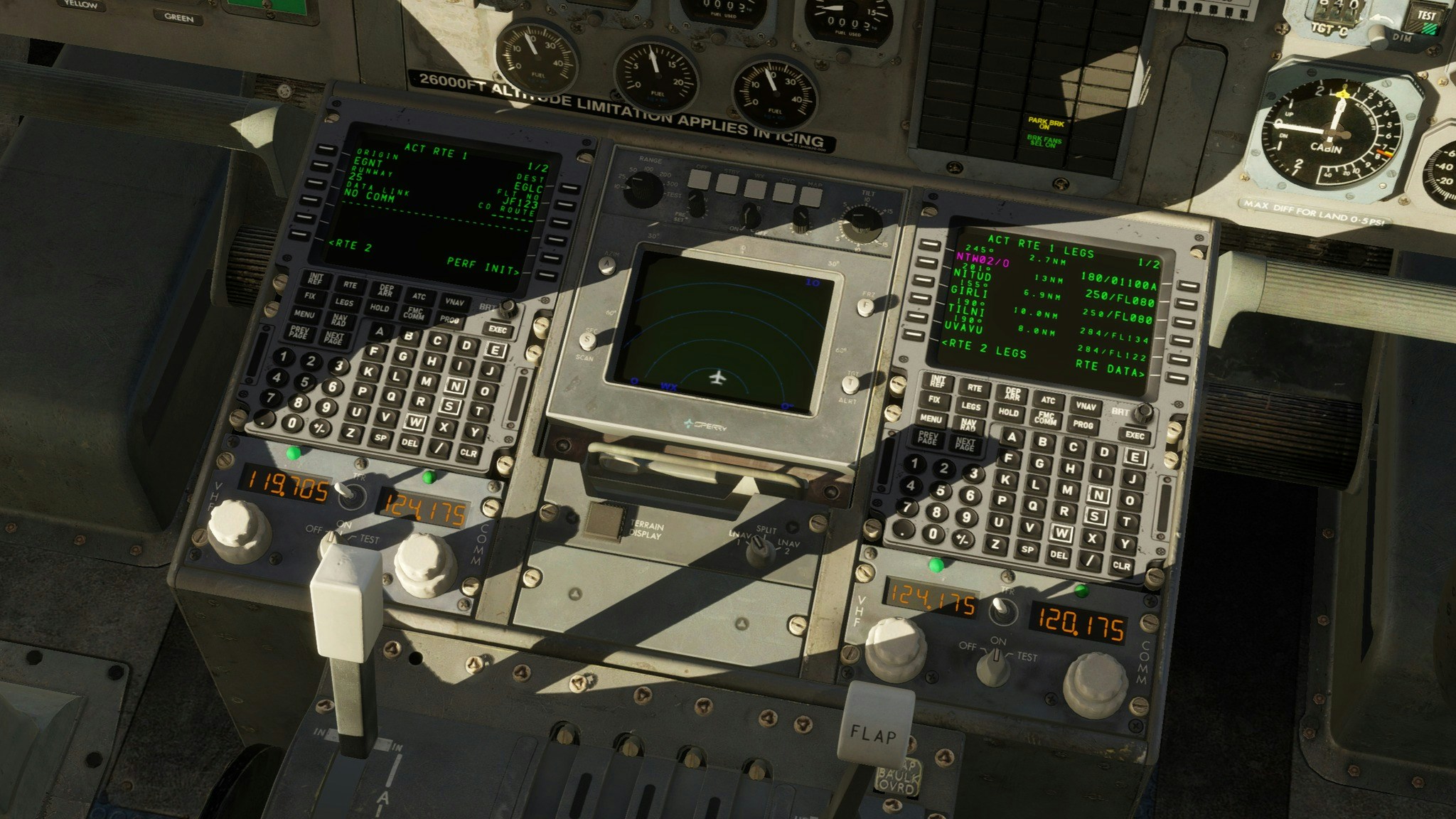Select the weather radar WX mode button
Viewport: 1456px width, 819px height.
[756, 188]
